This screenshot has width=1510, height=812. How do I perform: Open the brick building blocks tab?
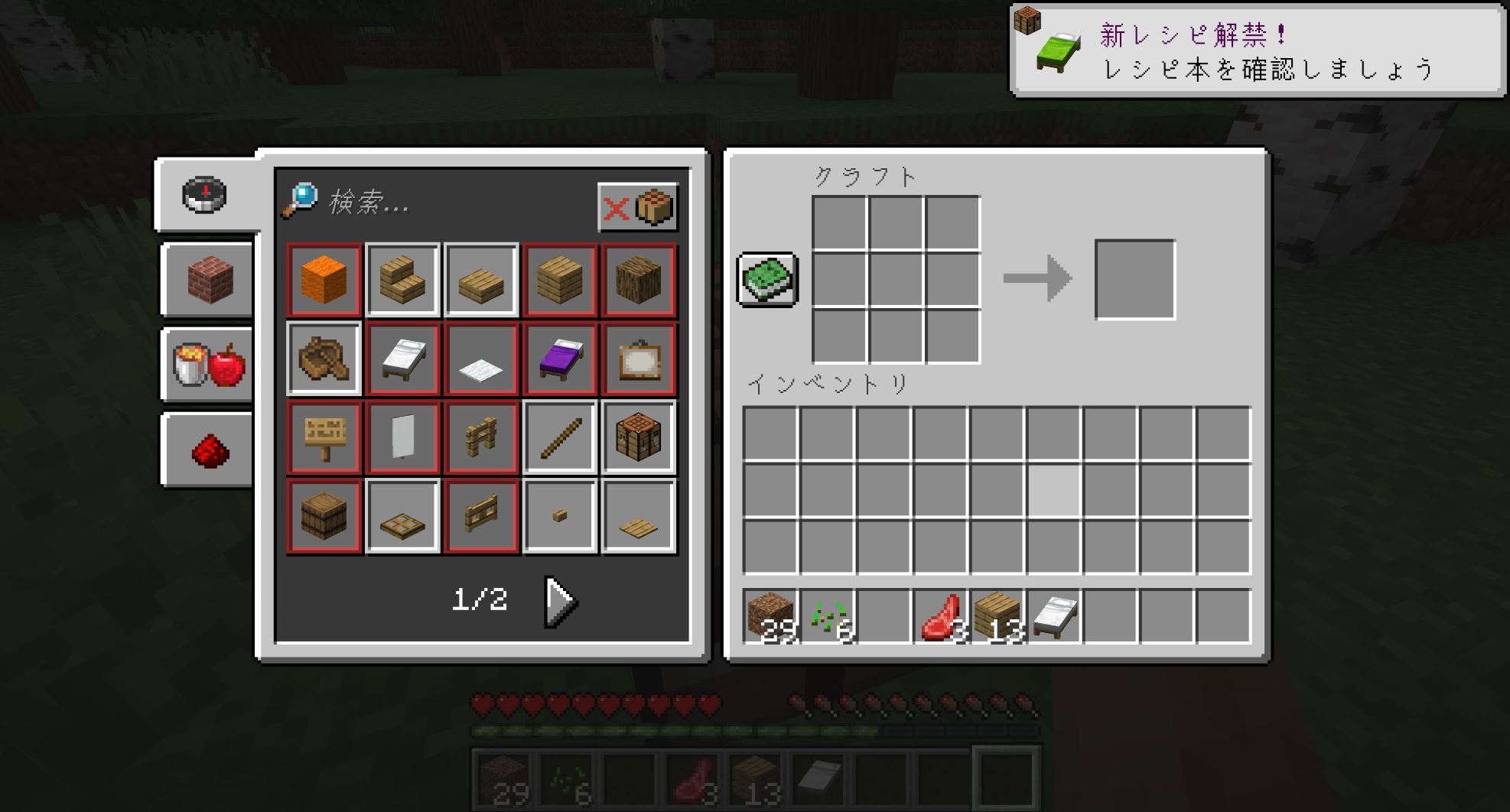pyautogui.click(x=209, y=279)
